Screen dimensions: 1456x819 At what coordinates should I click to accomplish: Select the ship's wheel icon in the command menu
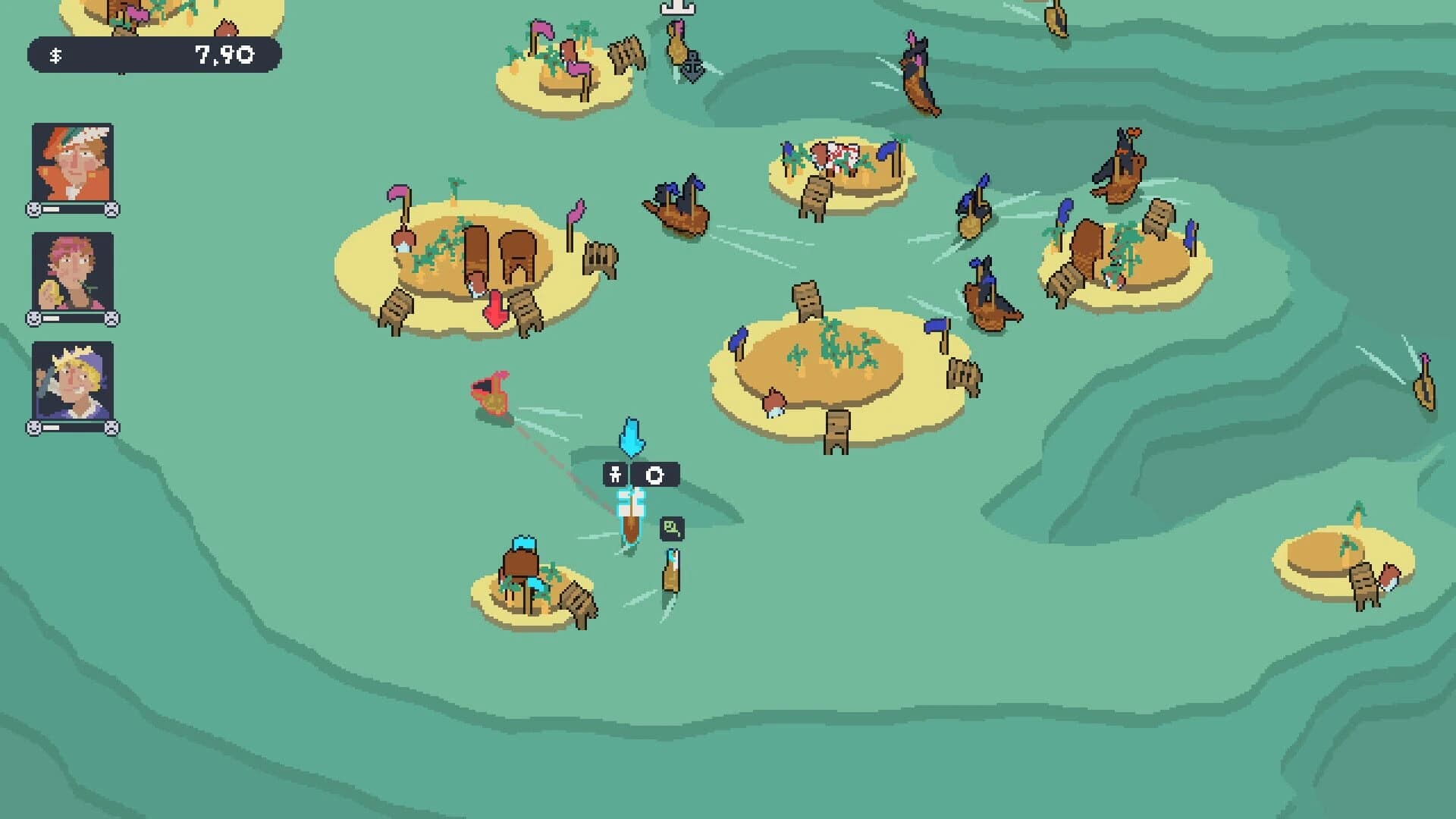coord(654,475)
